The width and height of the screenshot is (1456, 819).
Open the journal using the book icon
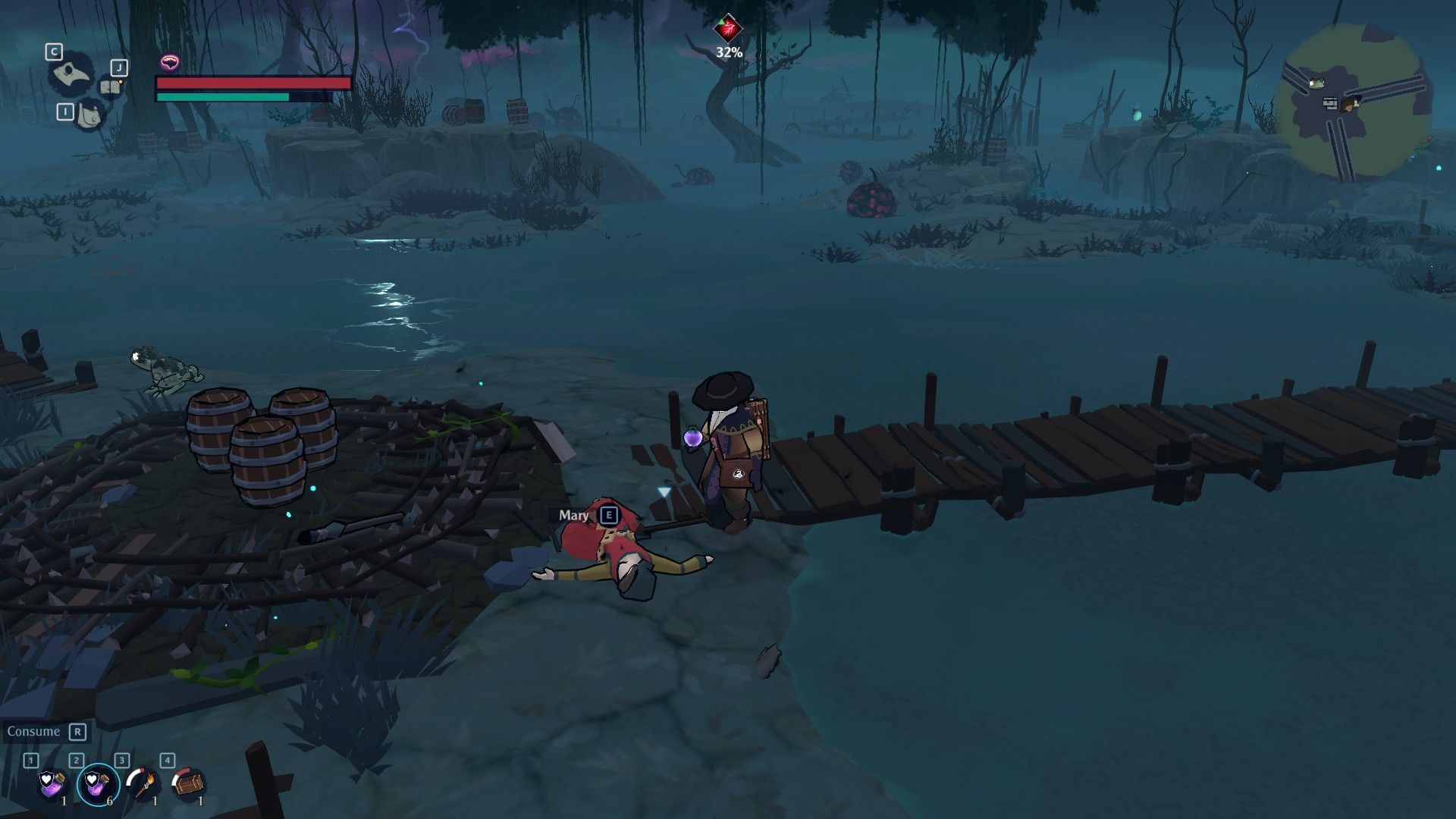(110, 87)
